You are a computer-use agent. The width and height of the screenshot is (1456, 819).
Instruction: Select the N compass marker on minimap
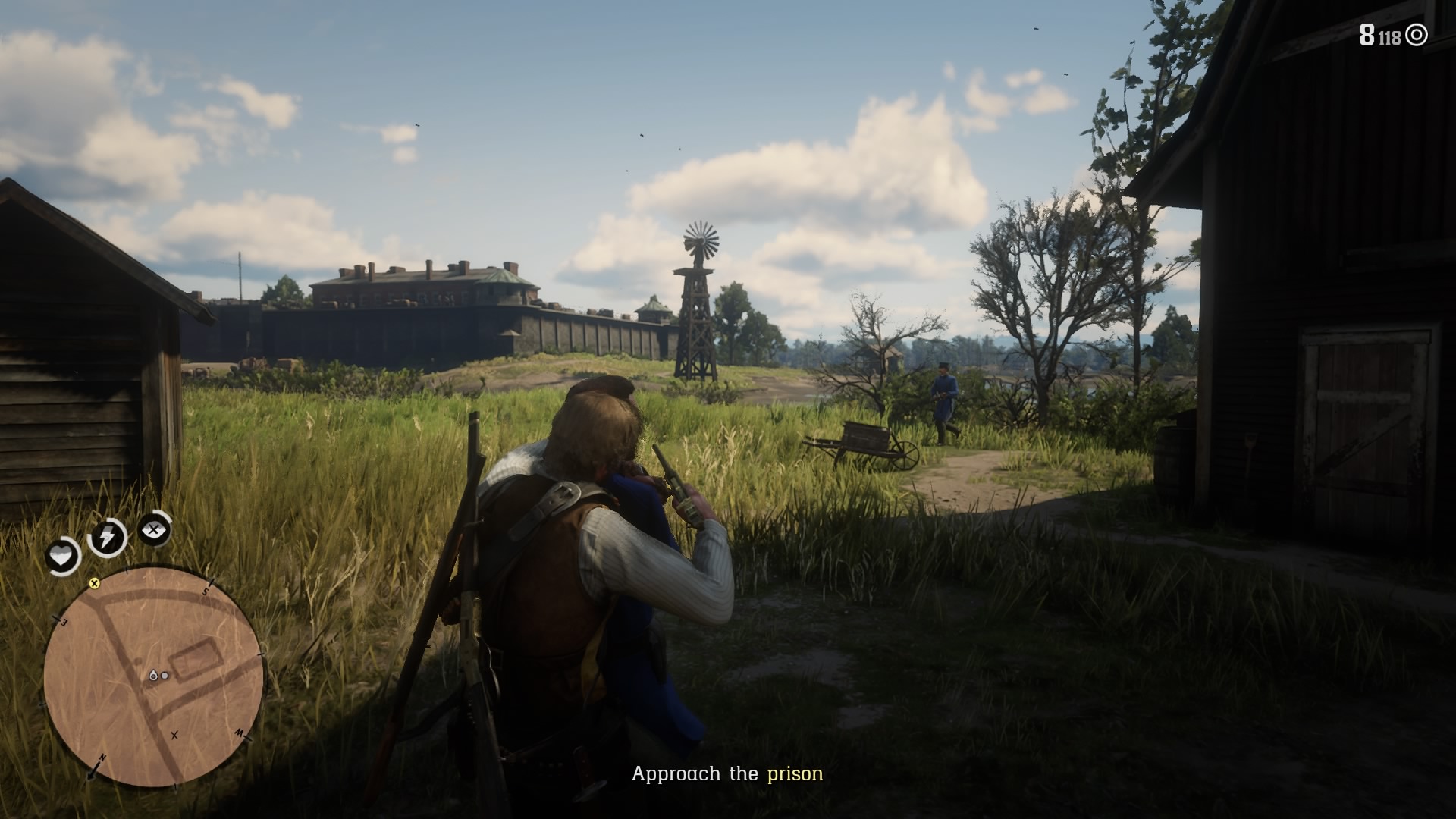(102, 756)
